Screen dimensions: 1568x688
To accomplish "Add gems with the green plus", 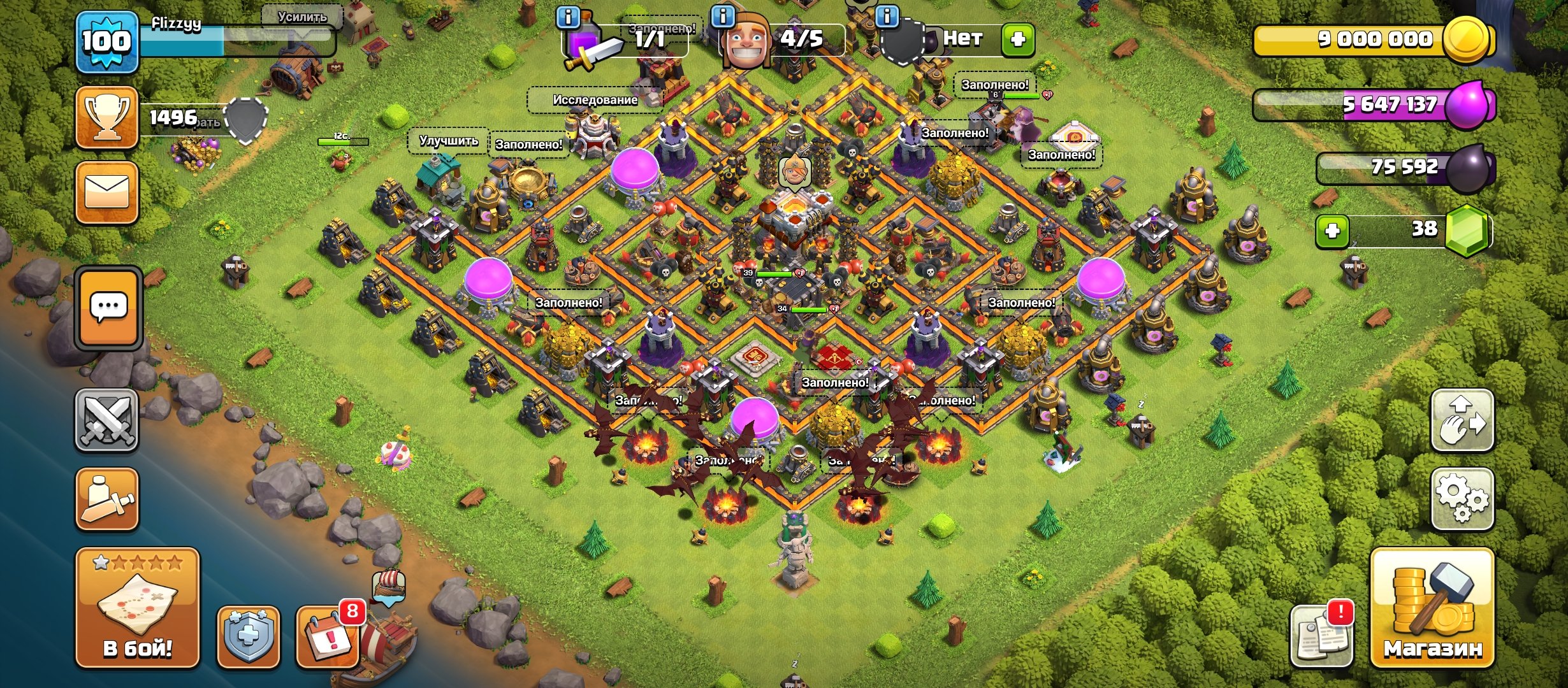I will coord(1332,231).
